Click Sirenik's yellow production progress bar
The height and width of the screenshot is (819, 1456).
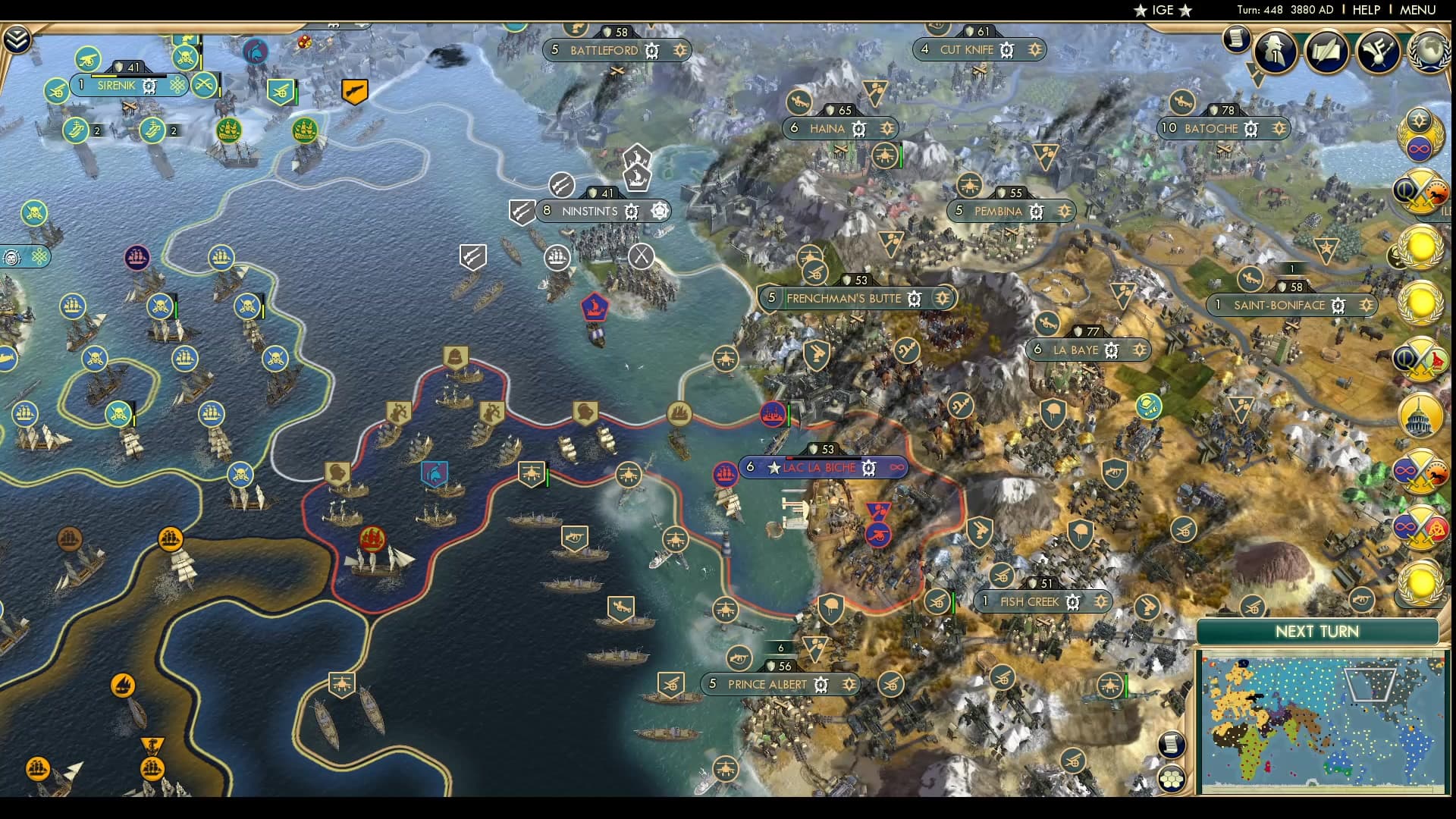[104, 76]
